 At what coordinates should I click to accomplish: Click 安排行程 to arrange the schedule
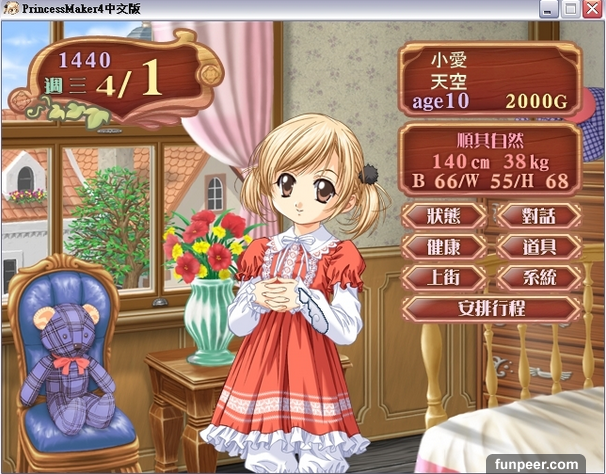tap(490, 307)
